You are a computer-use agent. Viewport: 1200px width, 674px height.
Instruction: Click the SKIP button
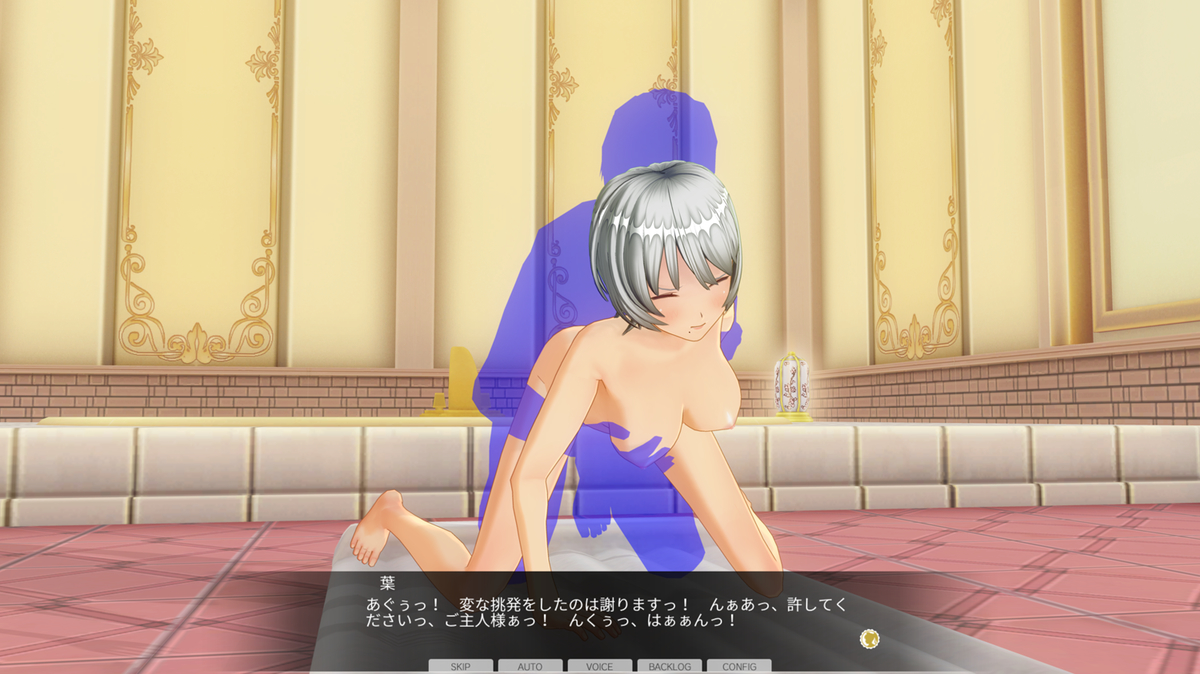click(461, 666)
